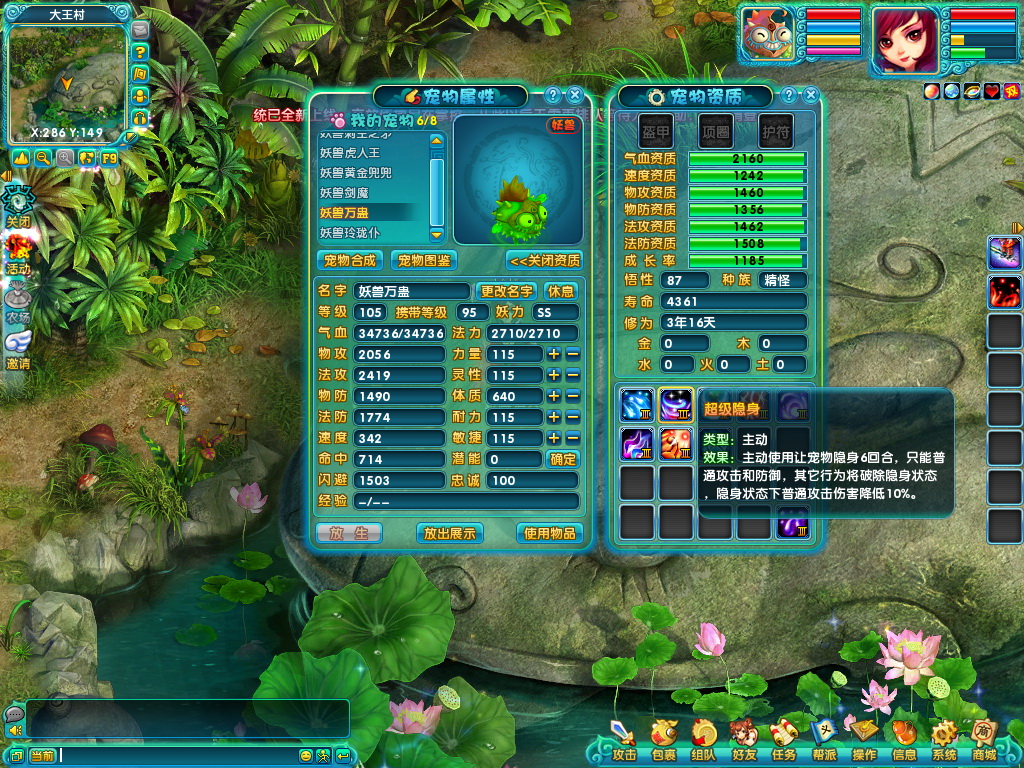1024x768 pixels.
Task: Collapse the panel with <<关闭资质
Action: pyautogui.click(x=545, y=260)
